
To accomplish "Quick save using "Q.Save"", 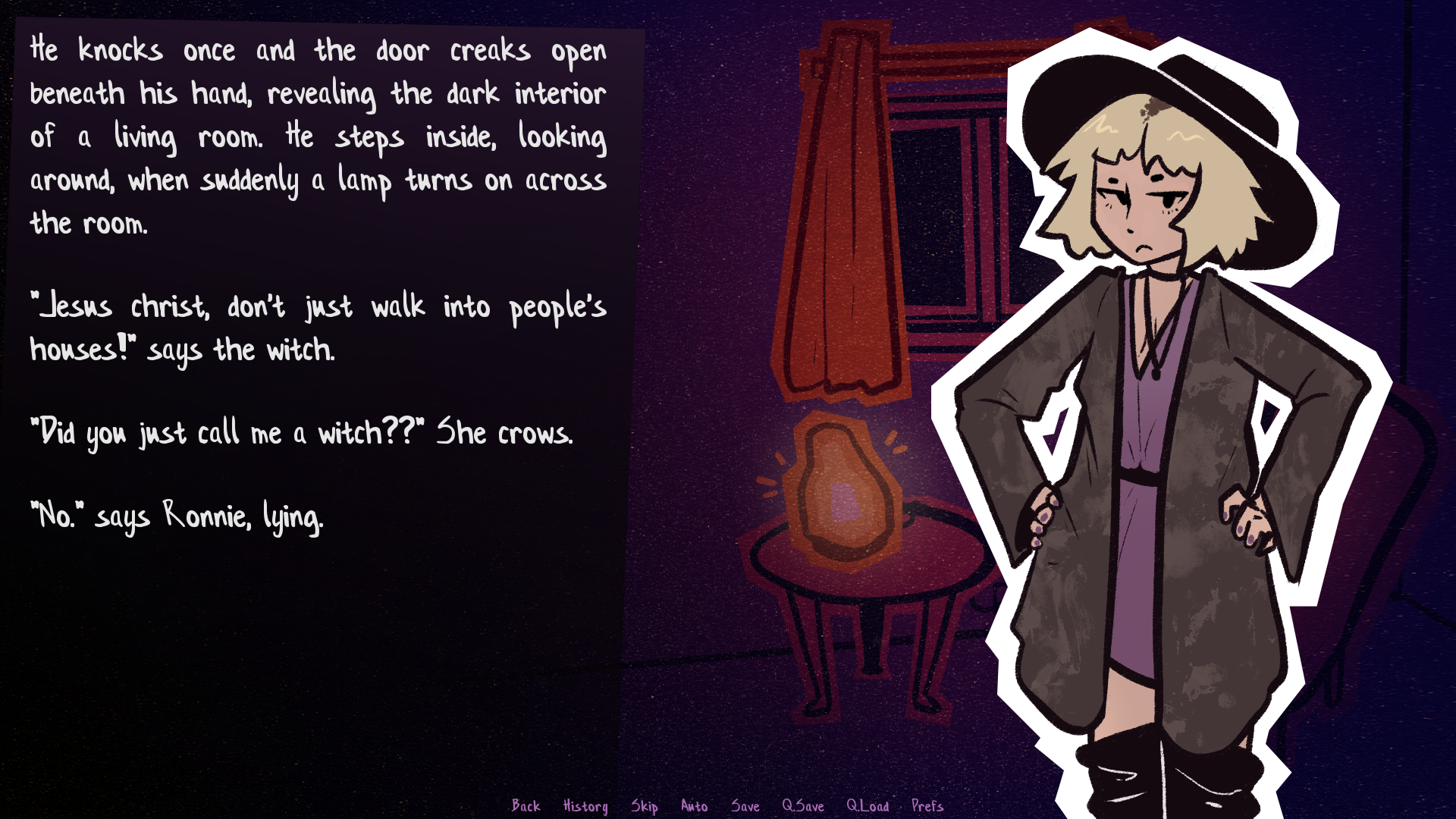I will click(804, 806).
